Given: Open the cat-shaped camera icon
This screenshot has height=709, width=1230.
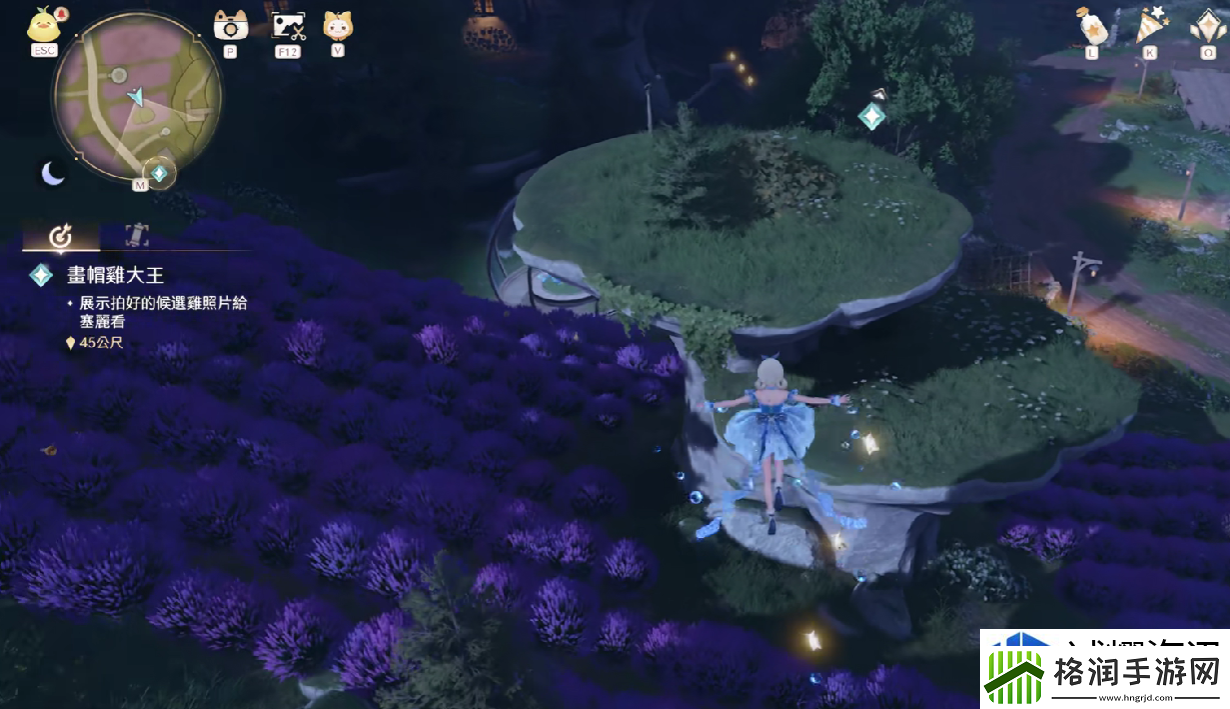Looking at the screenshot, I should coord(230,24).
